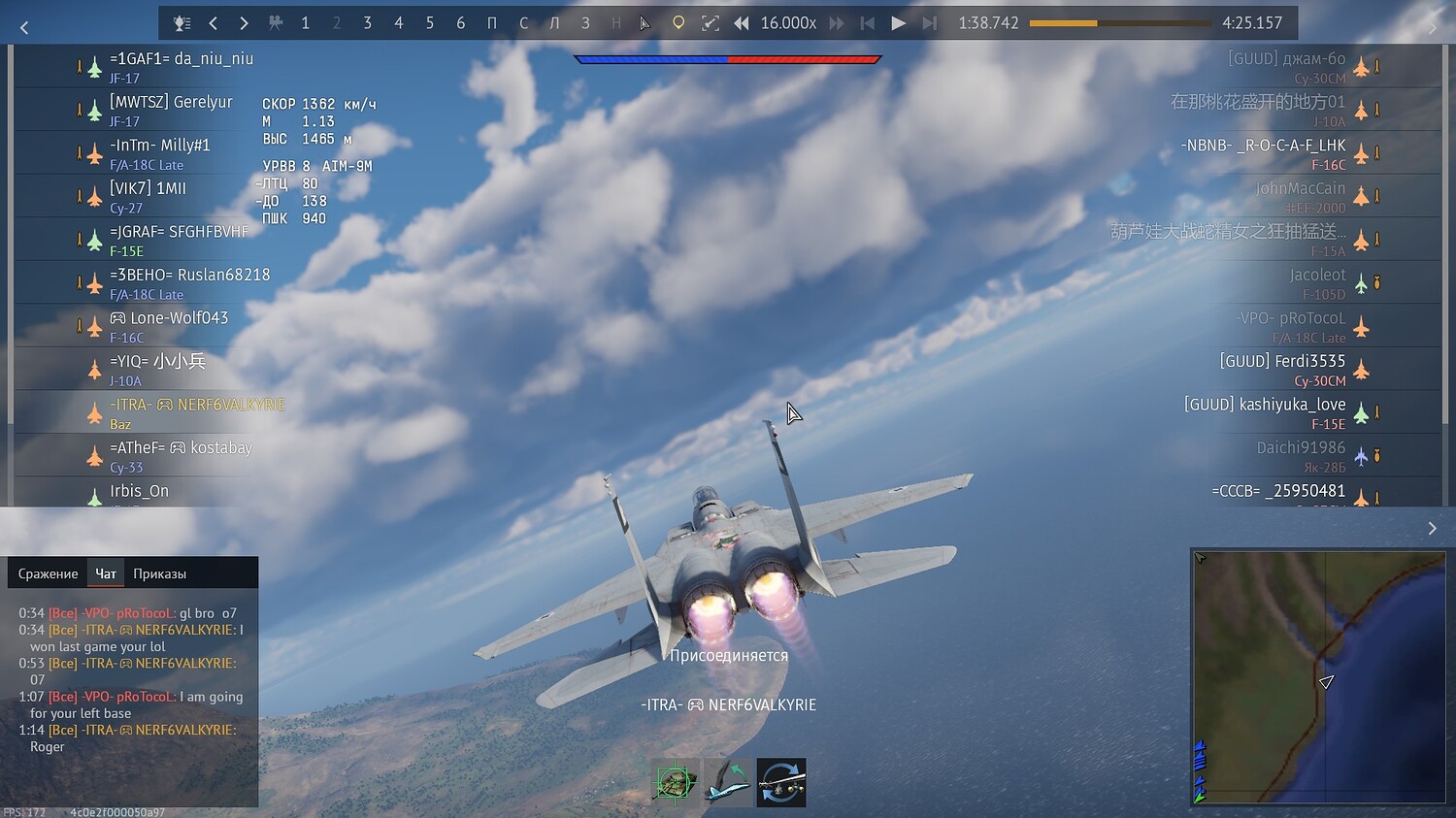Switch to the Сражение tab
The height and width of the screenshot is (818, 1456).
pyautogui.click(x=48, y=573)
